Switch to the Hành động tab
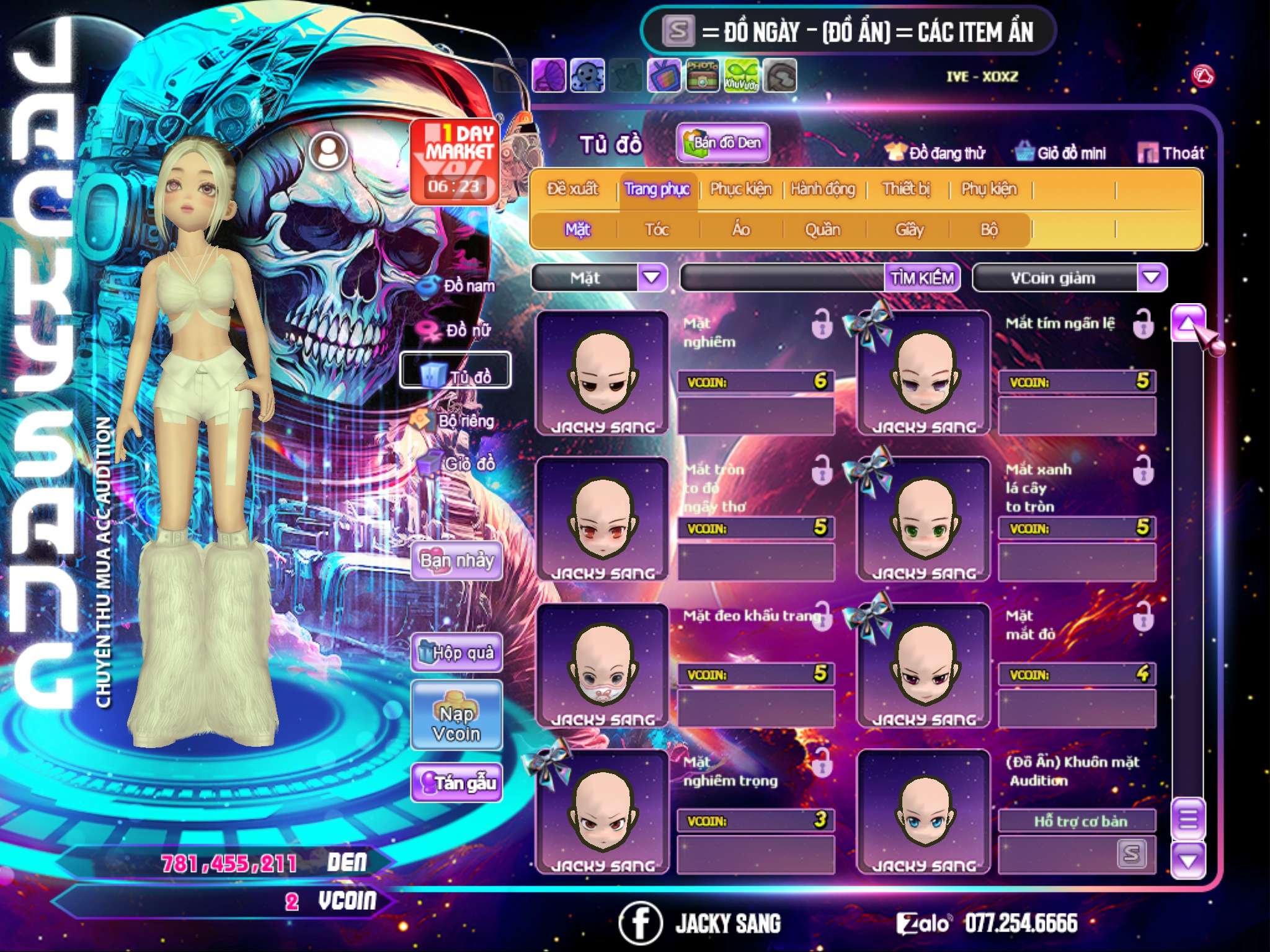1270x952 pixels. (822, 189)
